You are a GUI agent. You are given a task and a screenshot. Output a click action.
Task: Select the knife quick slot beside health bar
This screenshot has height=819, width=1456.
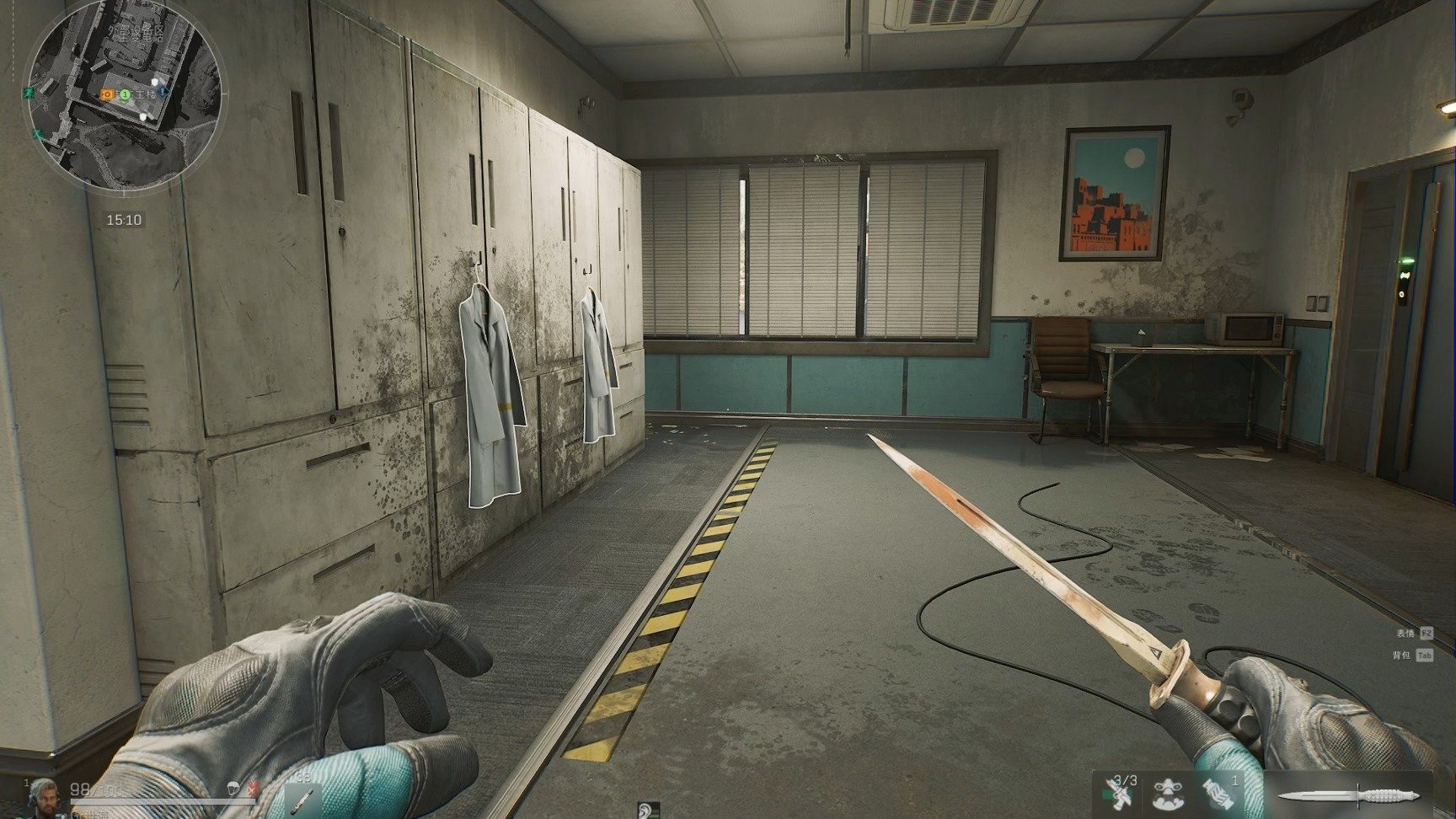pos(301,797)
